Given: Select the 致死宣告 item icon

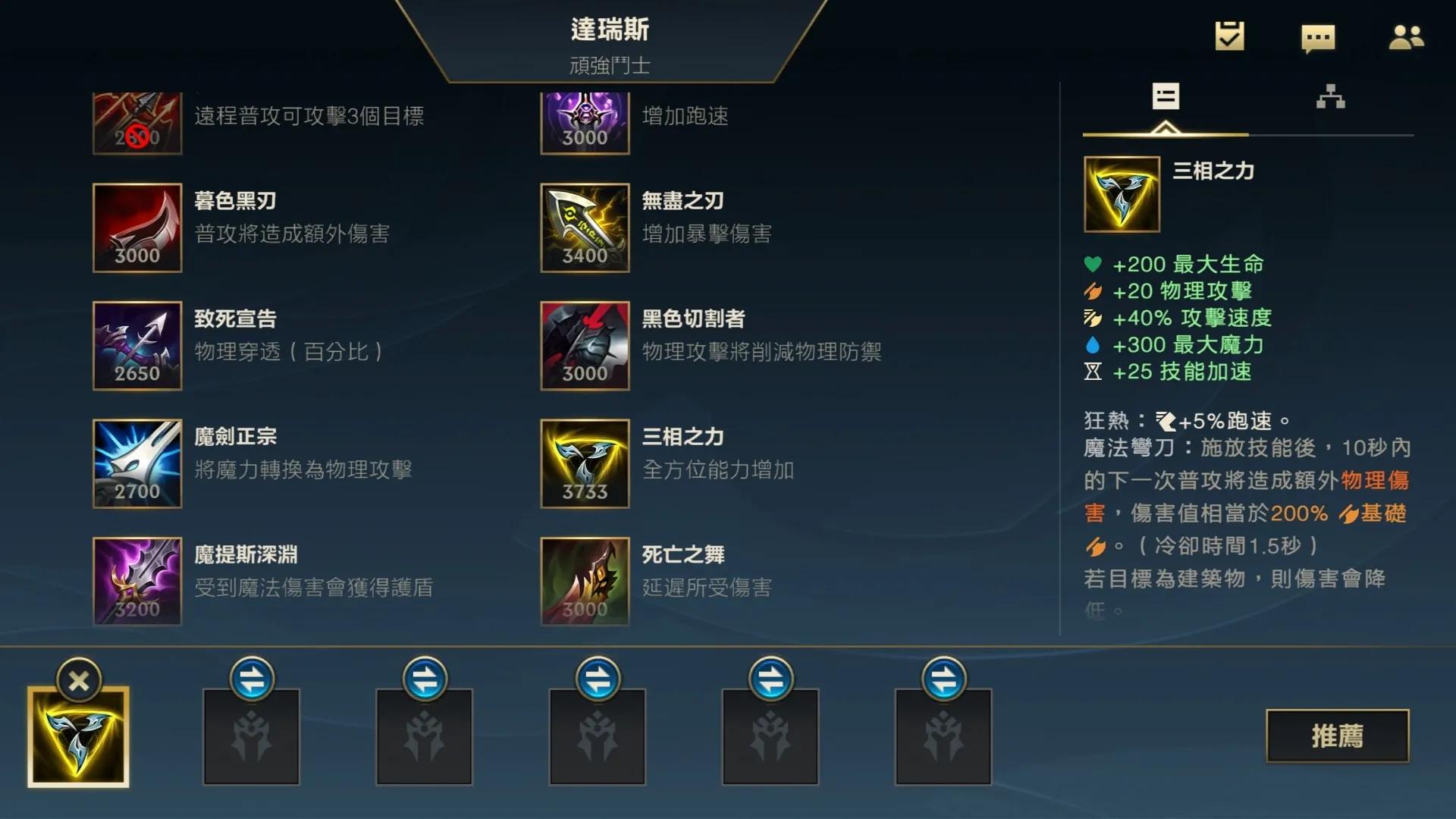Looking at the screenshot, I should [137, 346].
